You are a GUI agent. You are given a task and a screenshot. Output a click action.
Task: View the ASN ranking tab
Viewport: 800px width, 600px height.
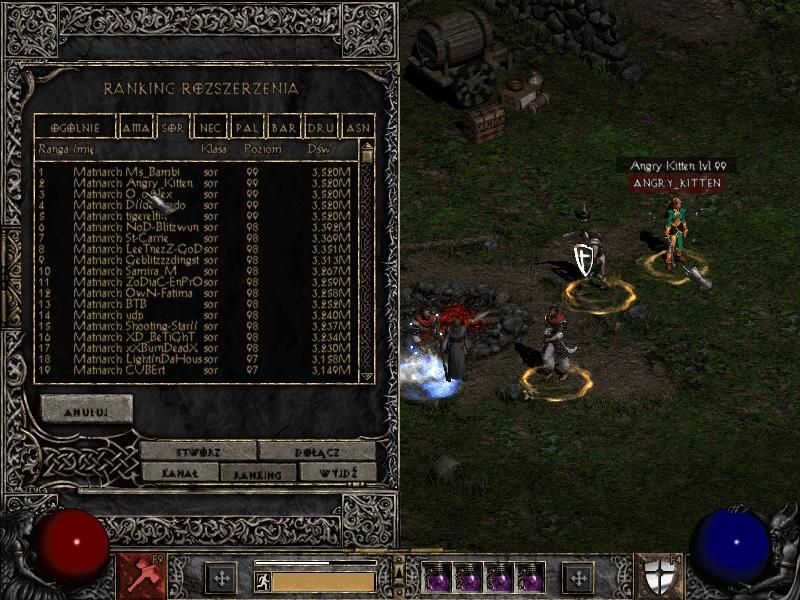(x=357, y=128)
